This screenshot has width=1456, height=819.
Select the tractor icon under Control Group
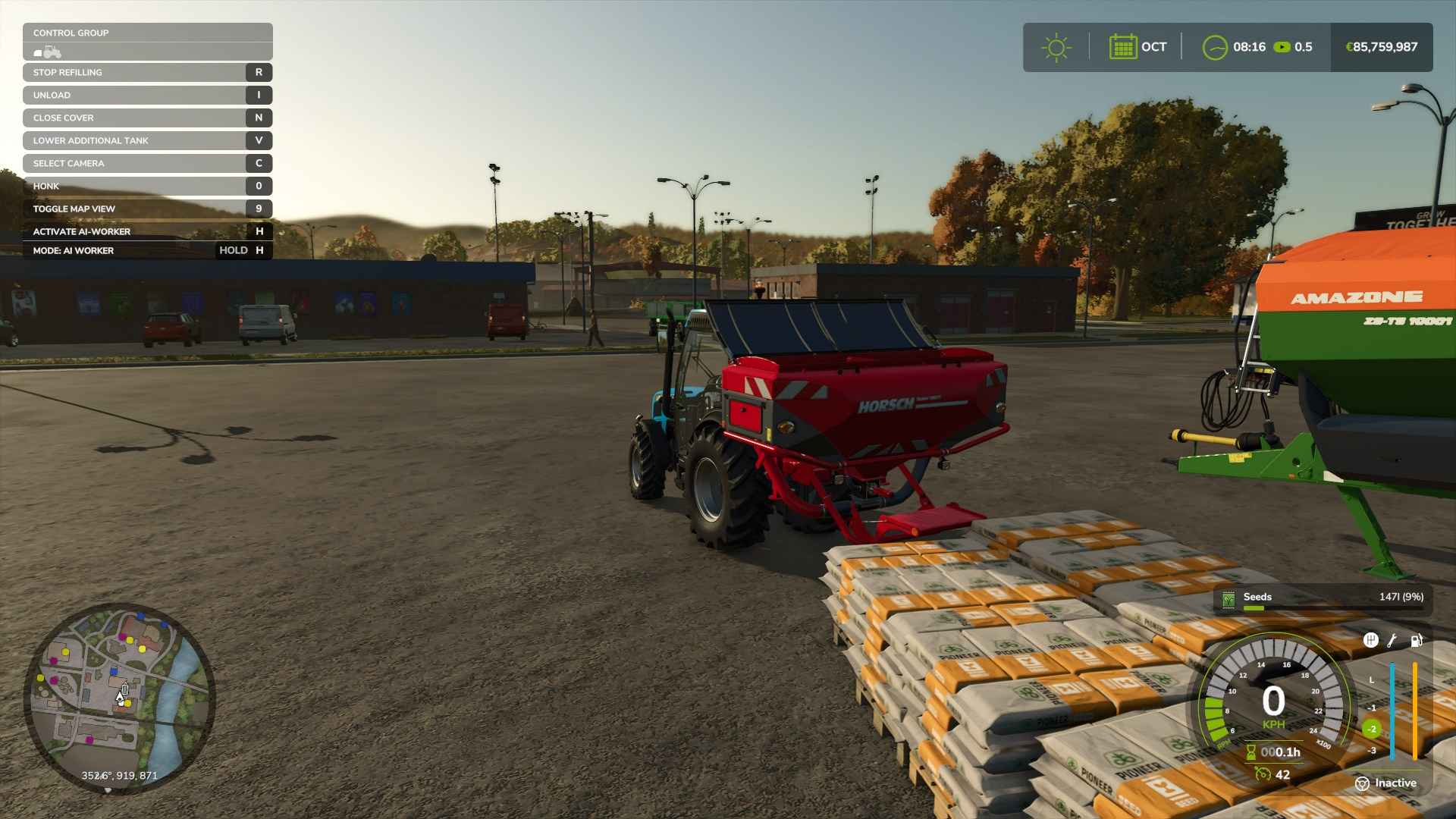(x=48, y=52)
